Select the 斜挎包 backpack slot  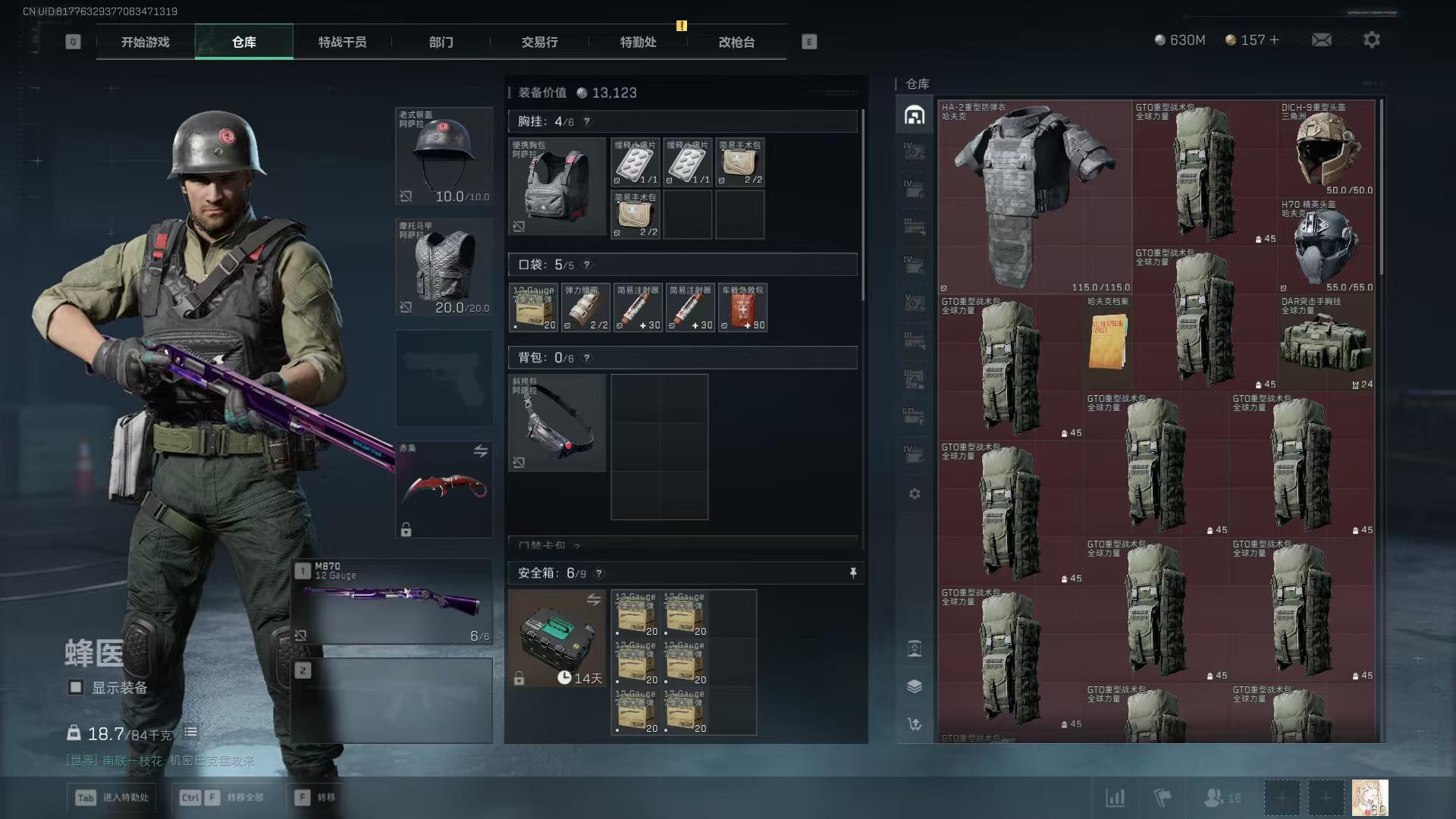click(x=557, y=422)
